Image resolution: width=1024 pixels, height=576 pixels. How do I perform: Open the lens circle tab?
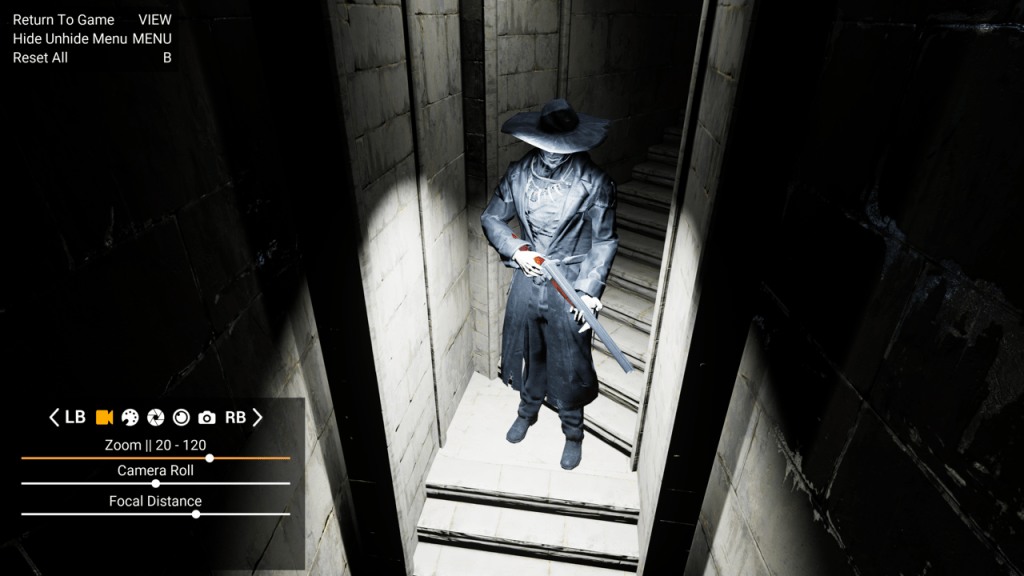click(x=181, y=417)
